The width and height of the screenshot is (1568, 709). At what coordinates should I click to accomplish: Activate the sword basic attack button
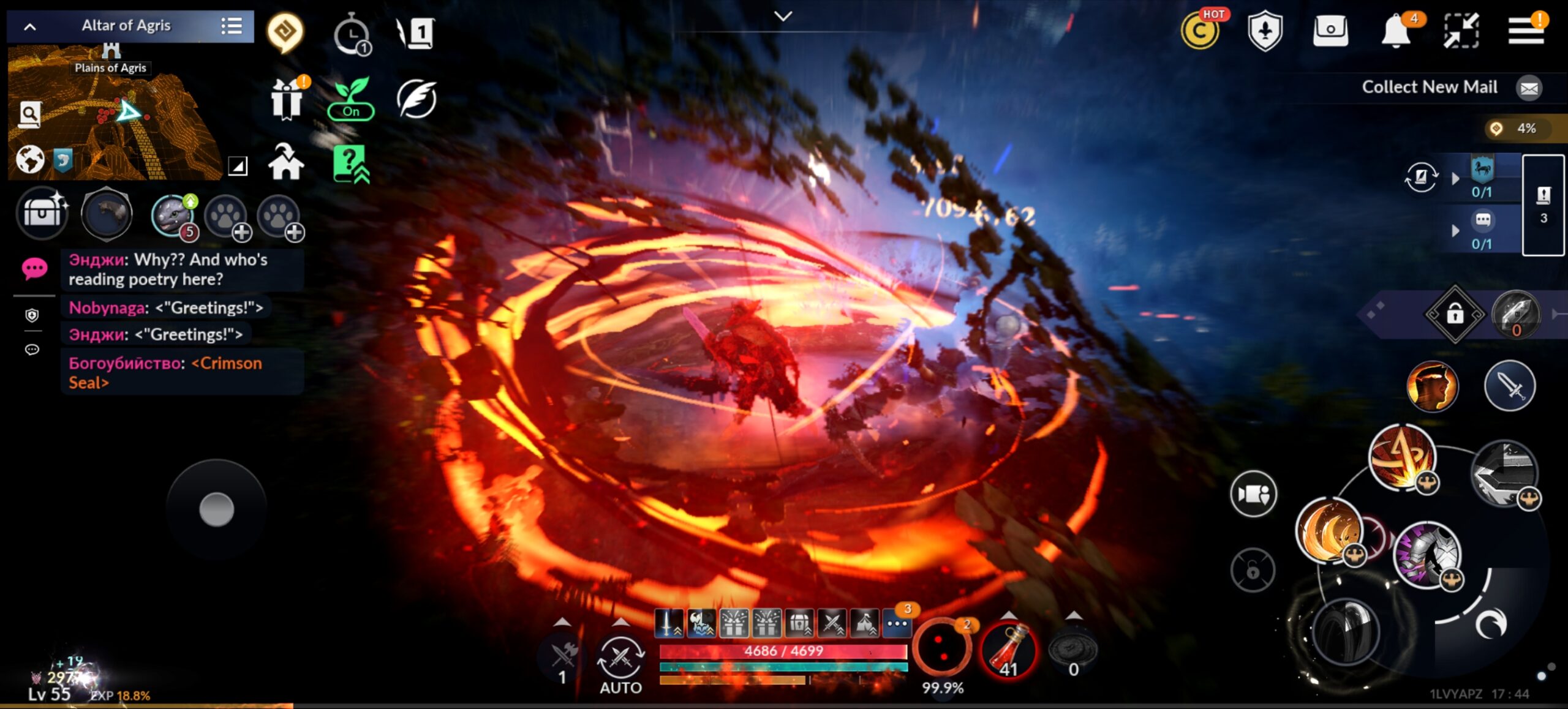point(1510,386)
